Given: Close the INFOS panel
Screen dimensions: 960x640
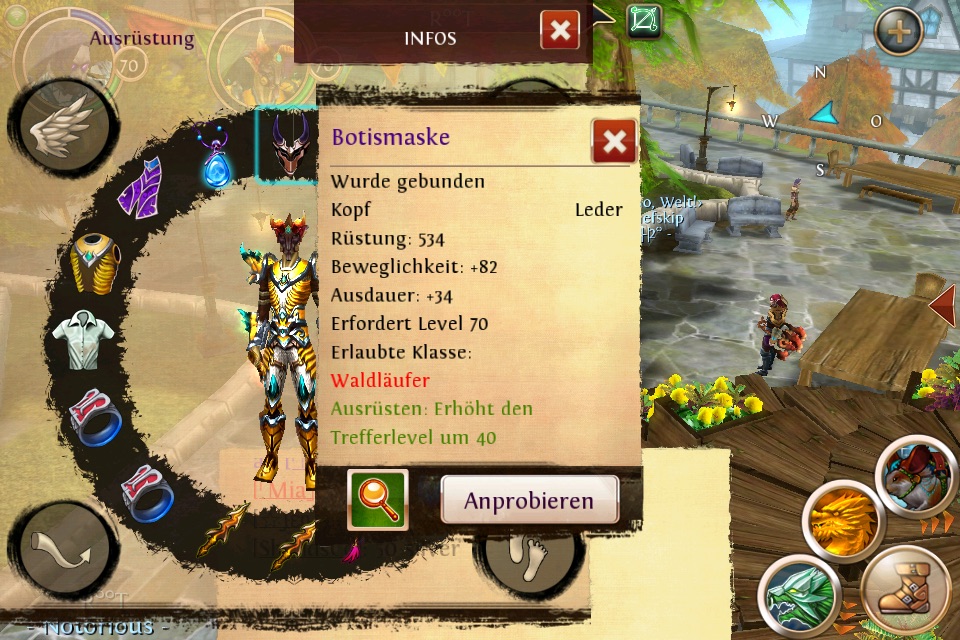Looking at the screenshot, I should (x=560, y=30).
